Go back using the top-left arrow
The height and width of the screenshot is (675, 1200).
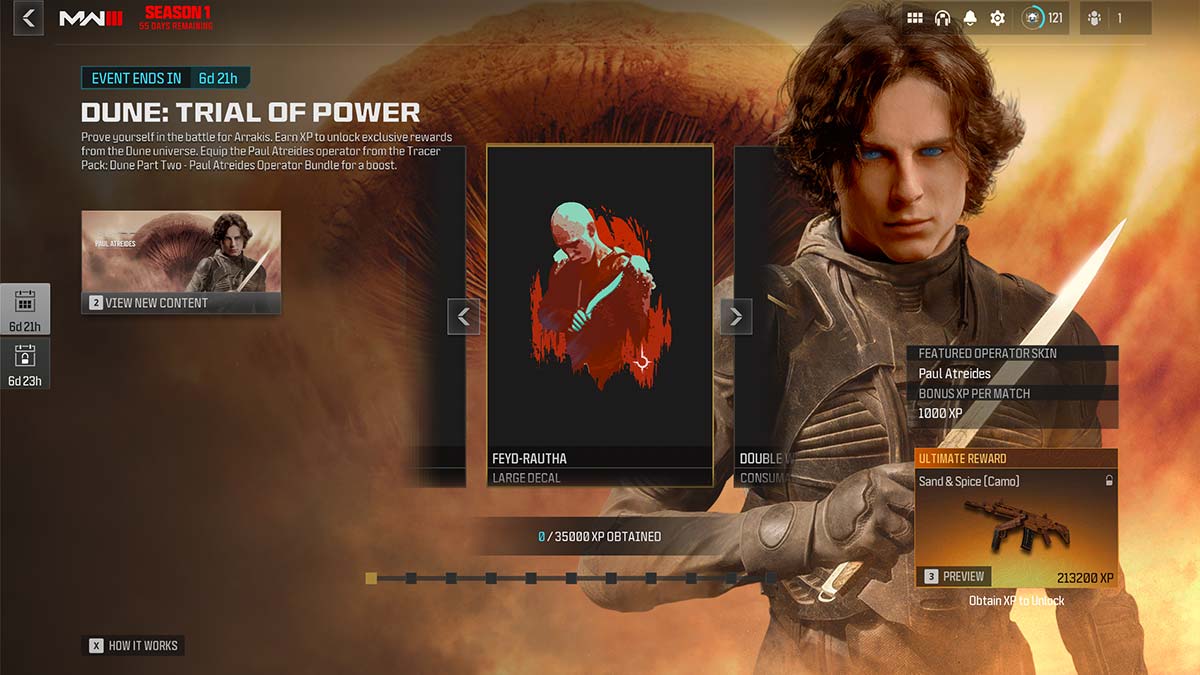coord(28,18)
